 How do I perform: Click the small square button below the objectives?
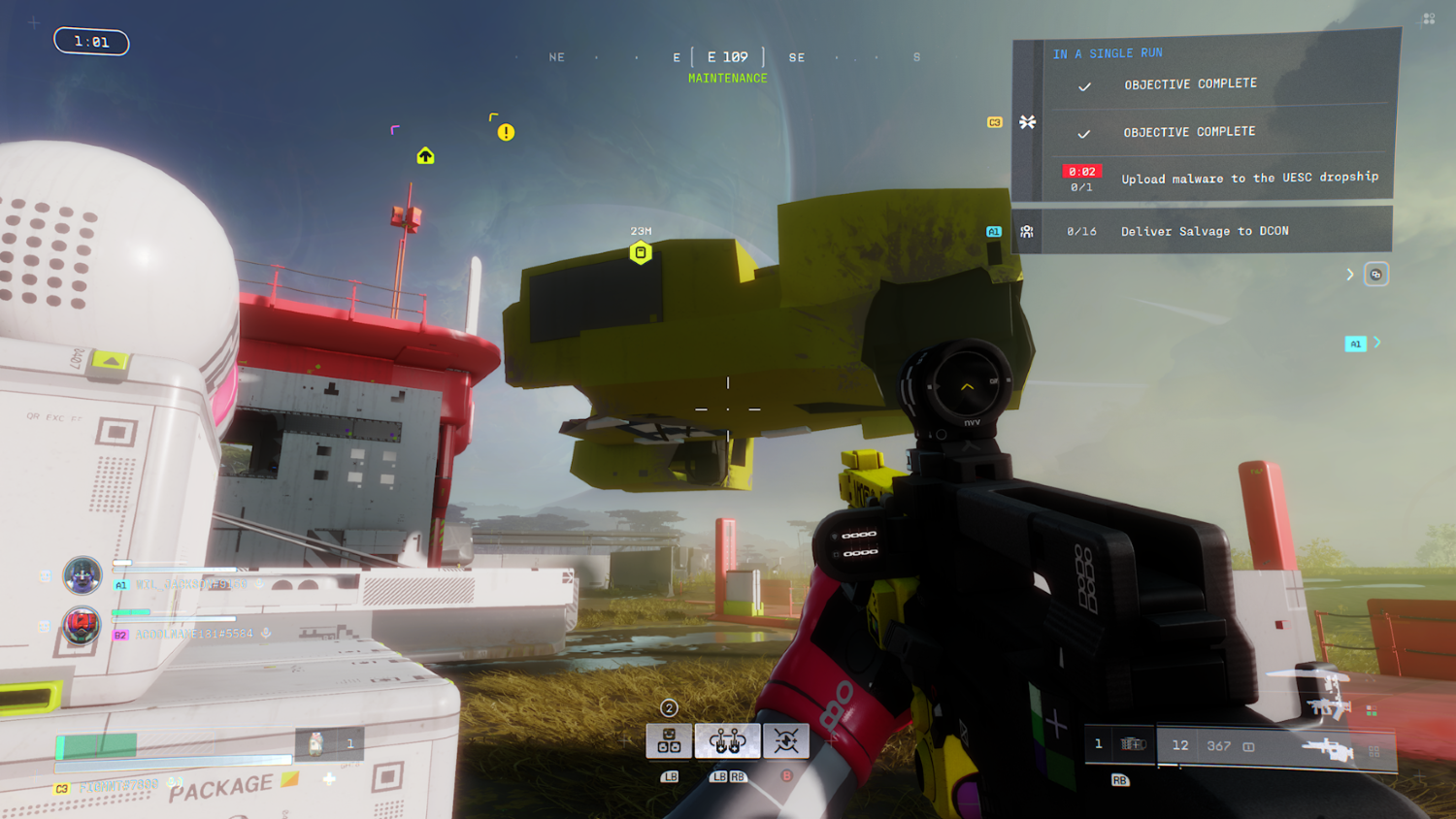(x=1375, y=275)
